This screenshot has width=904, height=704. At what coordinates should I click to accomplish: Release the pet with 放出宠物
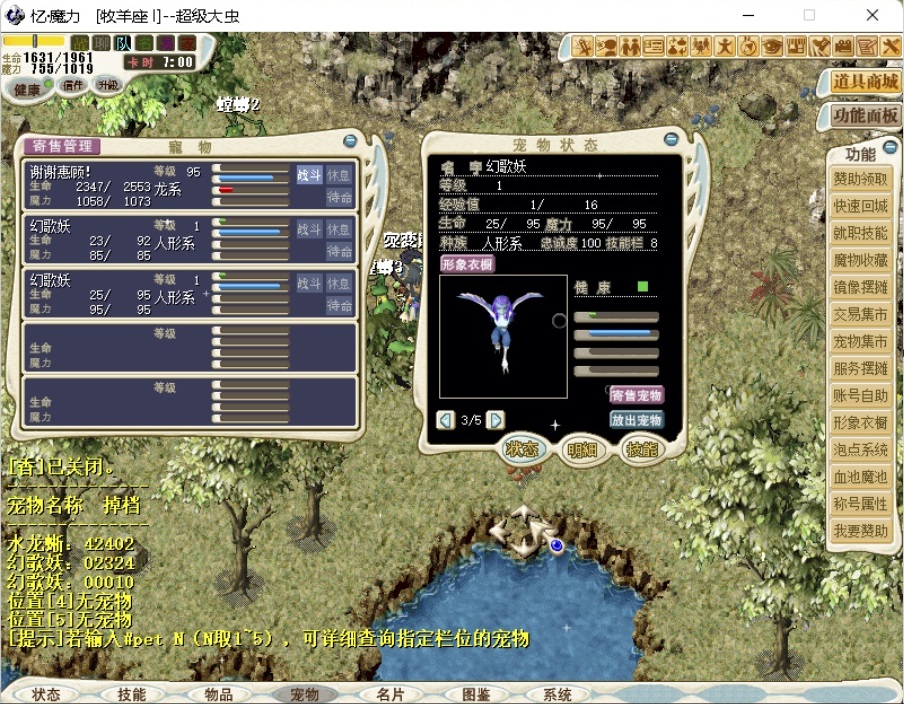636,420
